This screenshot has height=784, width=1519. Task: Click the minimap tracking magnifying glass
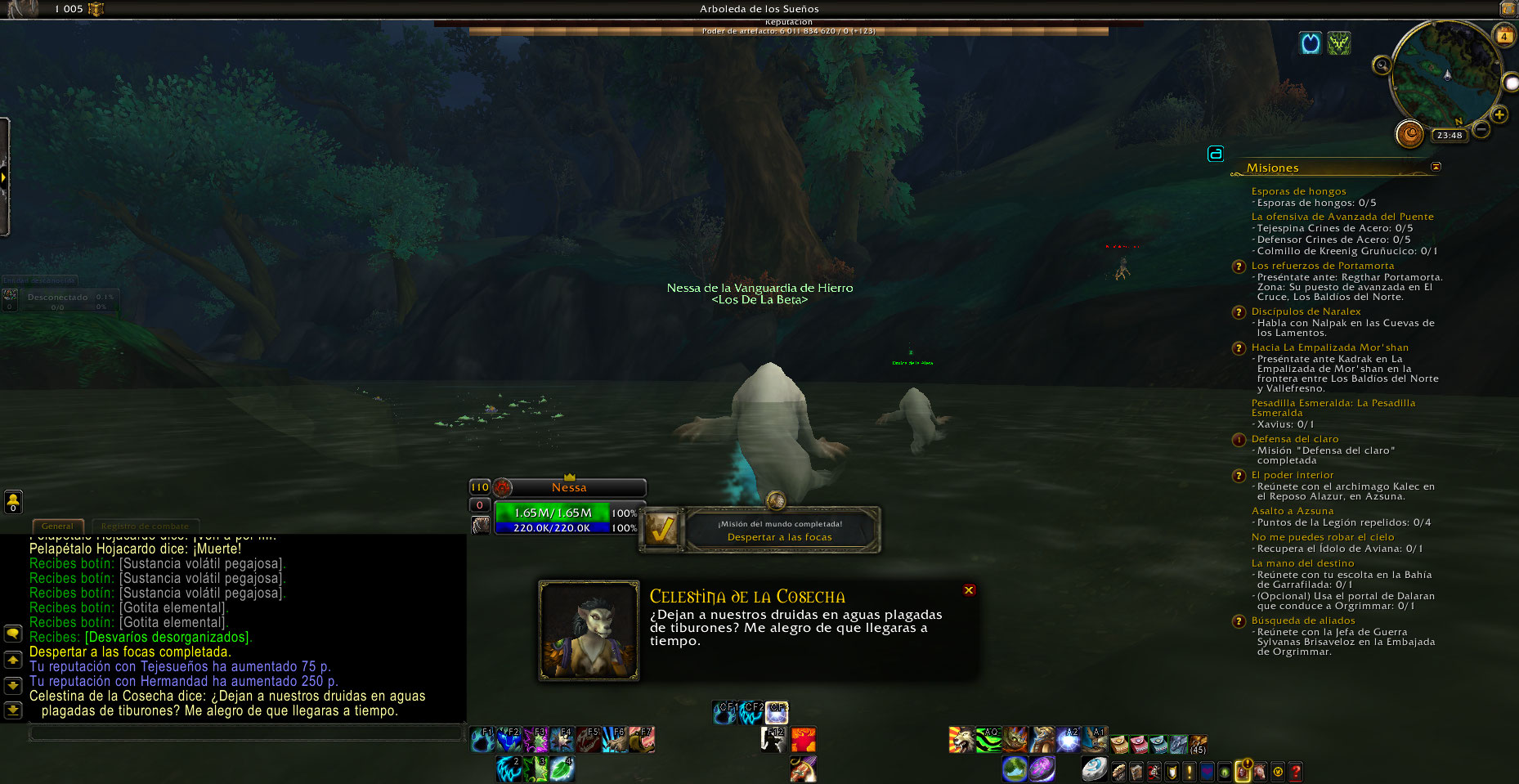(x=1382, y=65)
